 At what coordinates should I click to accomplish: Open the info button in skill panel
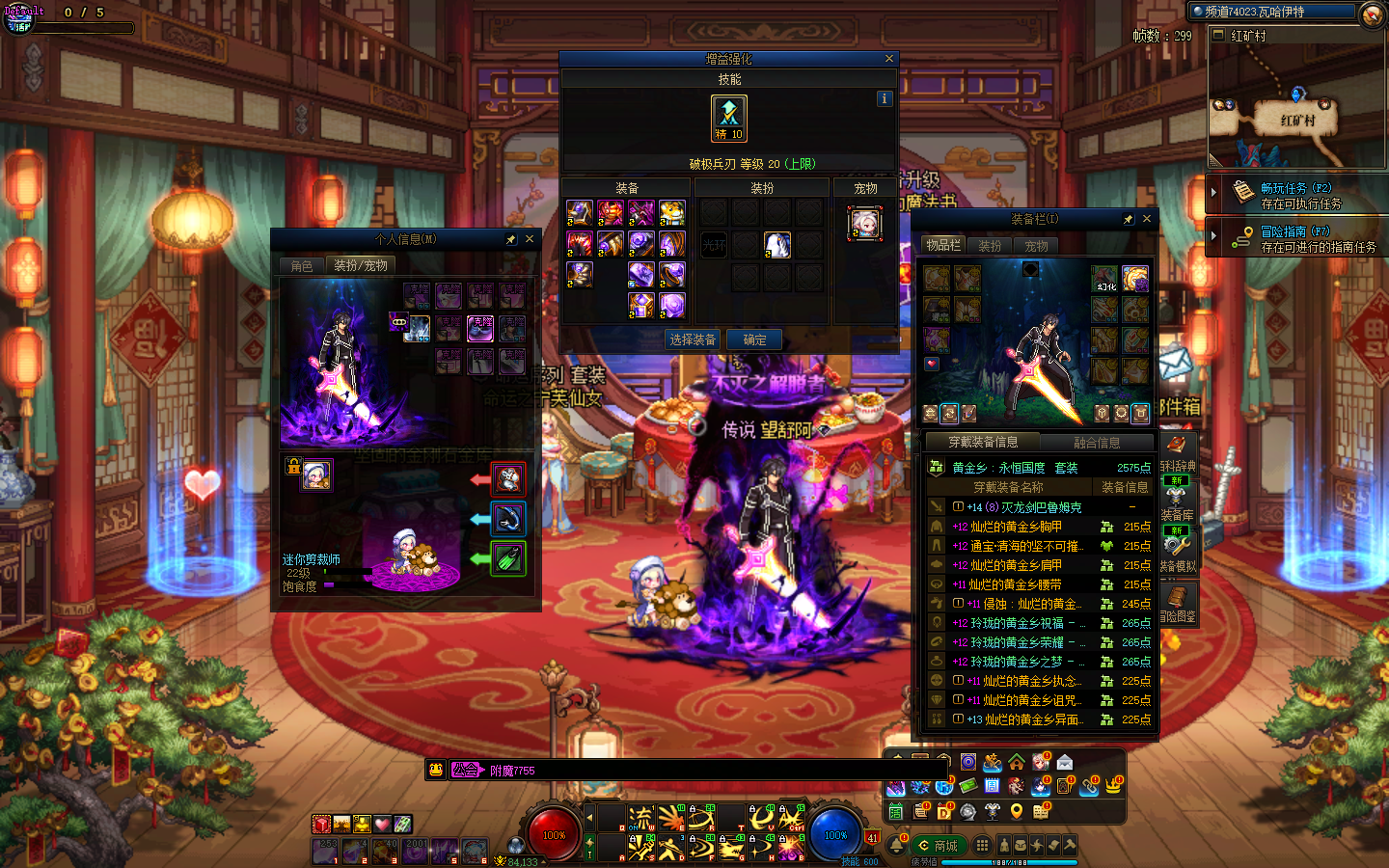885,98
